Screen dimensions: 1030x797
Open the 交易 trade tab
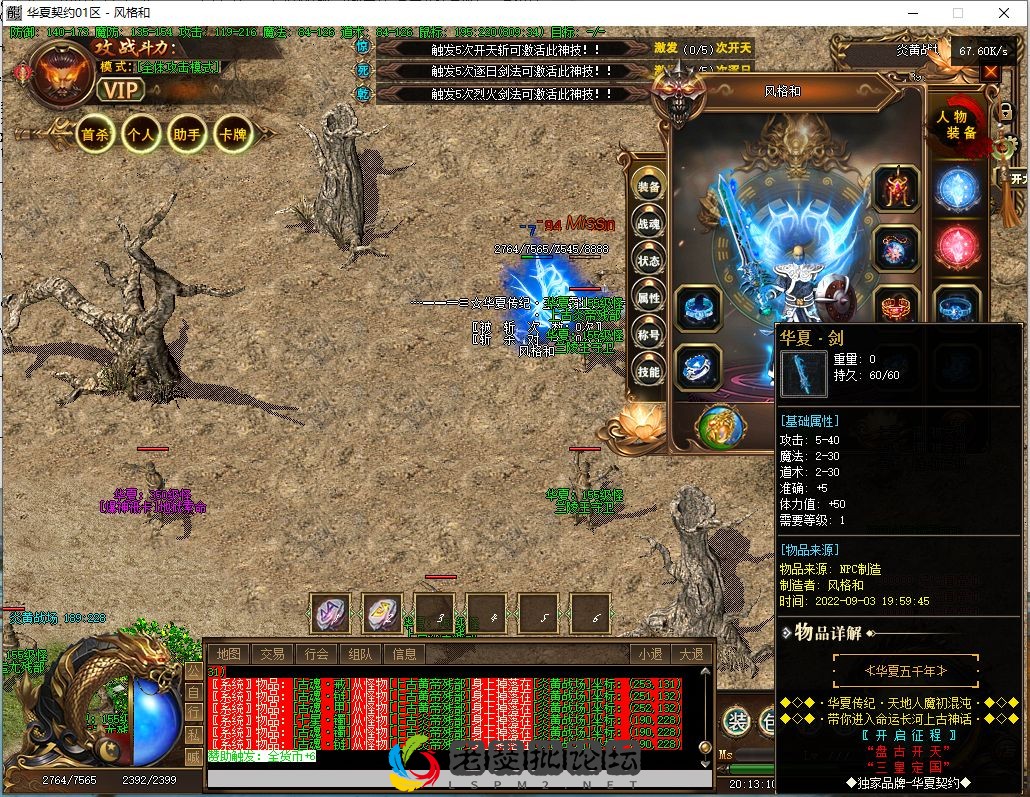(272, 654)
